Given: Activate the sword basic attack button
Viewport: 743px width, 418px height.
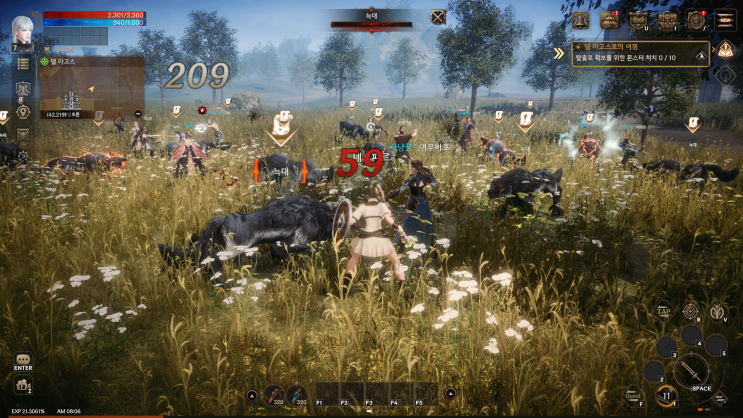Looking at the screenshot, I should pos(691,372).
